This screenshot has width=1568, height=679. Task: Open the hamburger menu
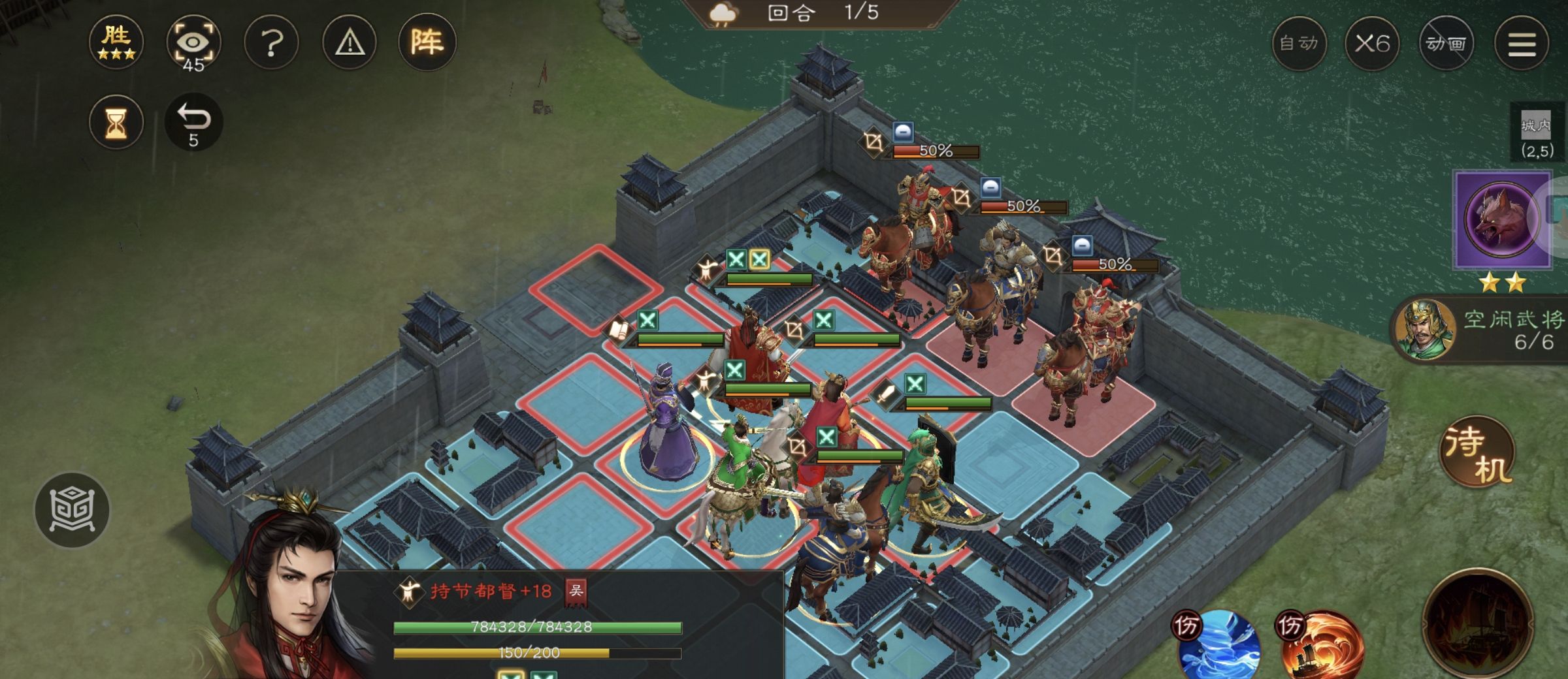tap(1522, 44)
